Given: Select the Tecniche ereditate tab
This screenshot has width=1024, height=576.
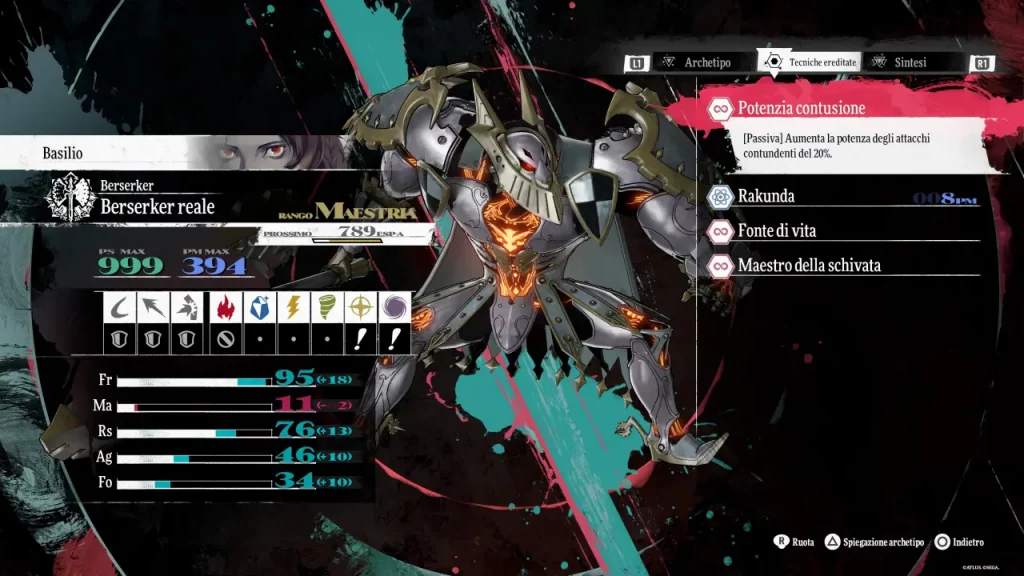Looking at the screenshot, I should (810, 62).
